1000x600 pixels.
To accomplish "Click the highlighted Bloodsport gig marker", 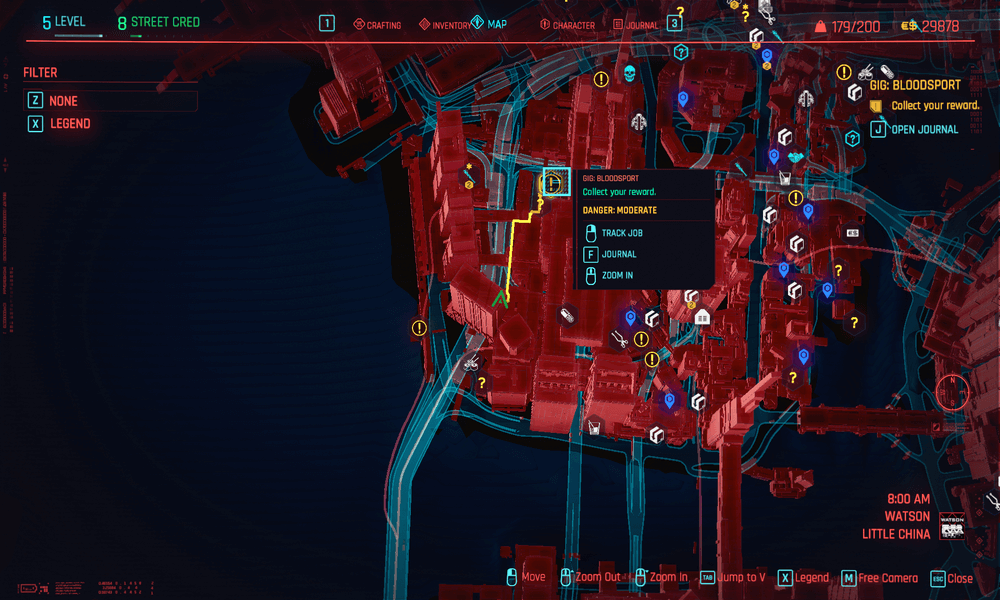I will pyautogui.click(x=552, y=183).
